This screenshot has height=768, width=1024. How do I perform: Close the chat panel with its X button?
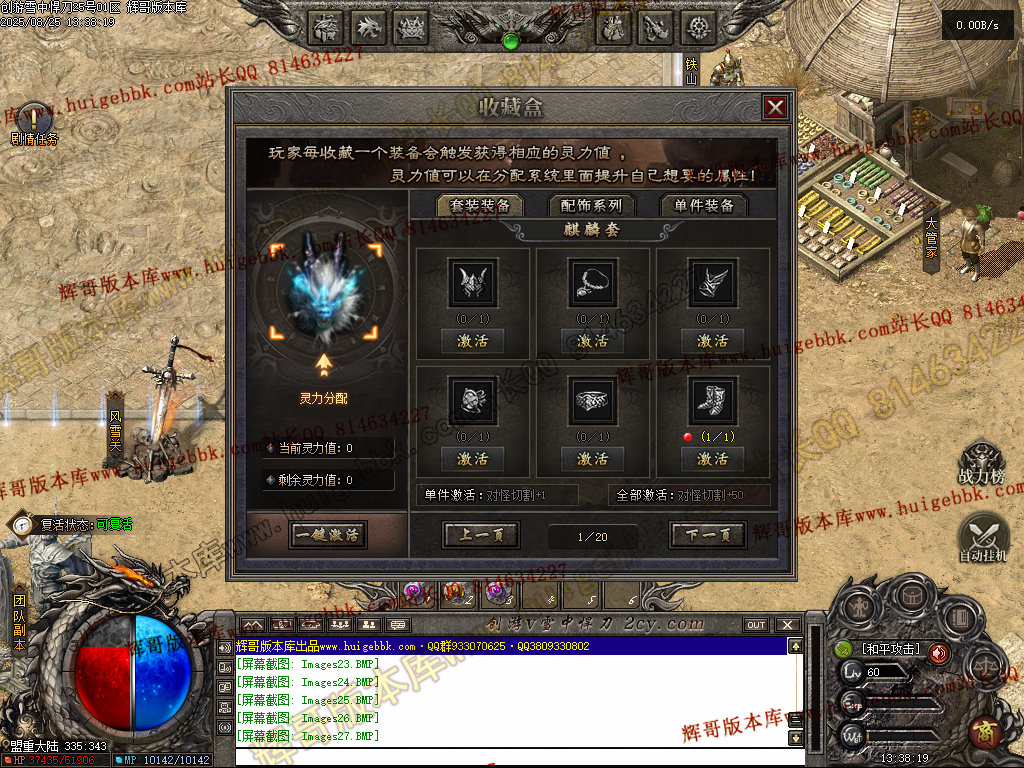click(x=787, y=625)
